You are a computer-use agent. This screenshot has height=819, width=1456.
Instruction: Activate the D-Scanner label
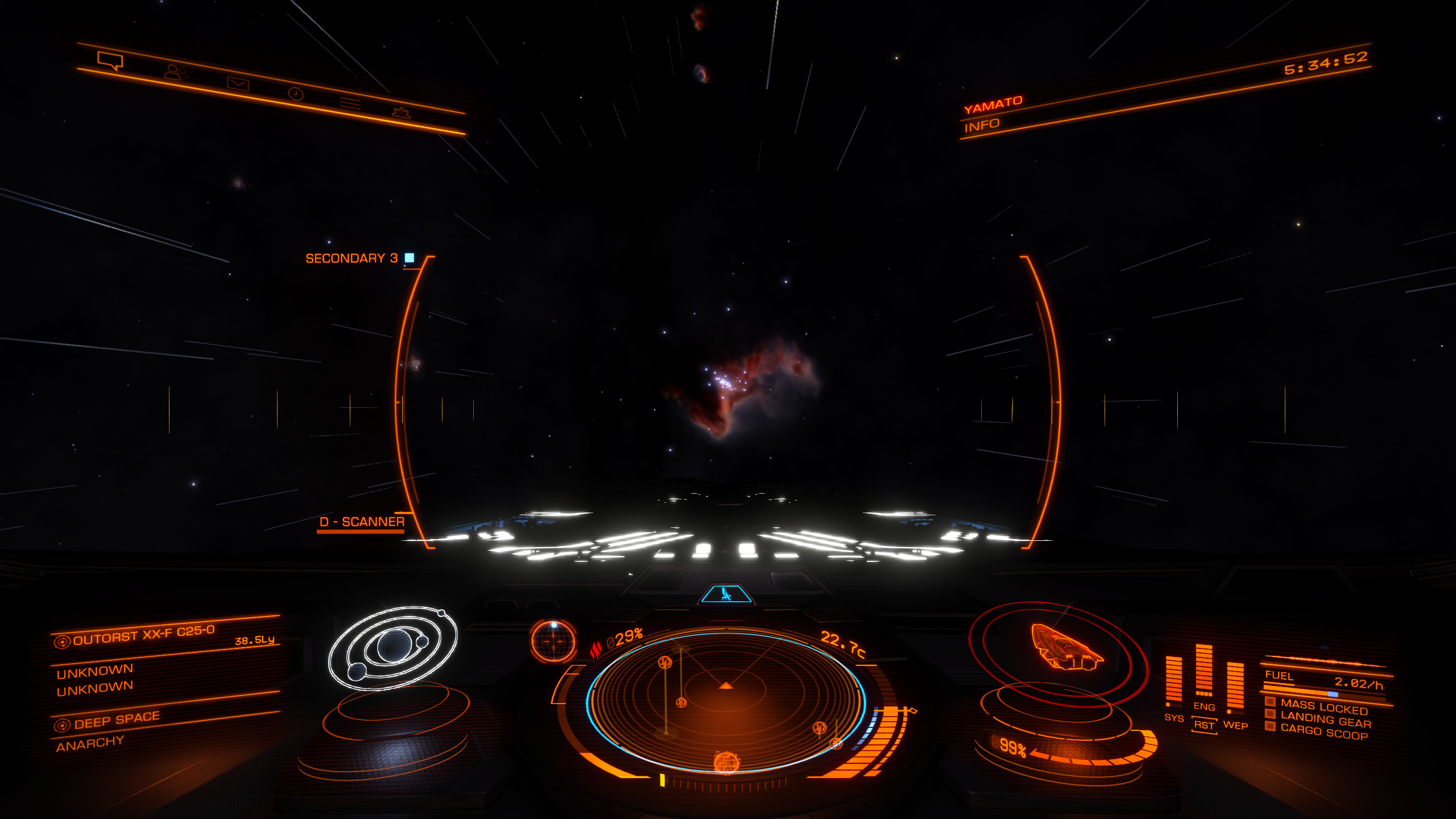(362, 522)
